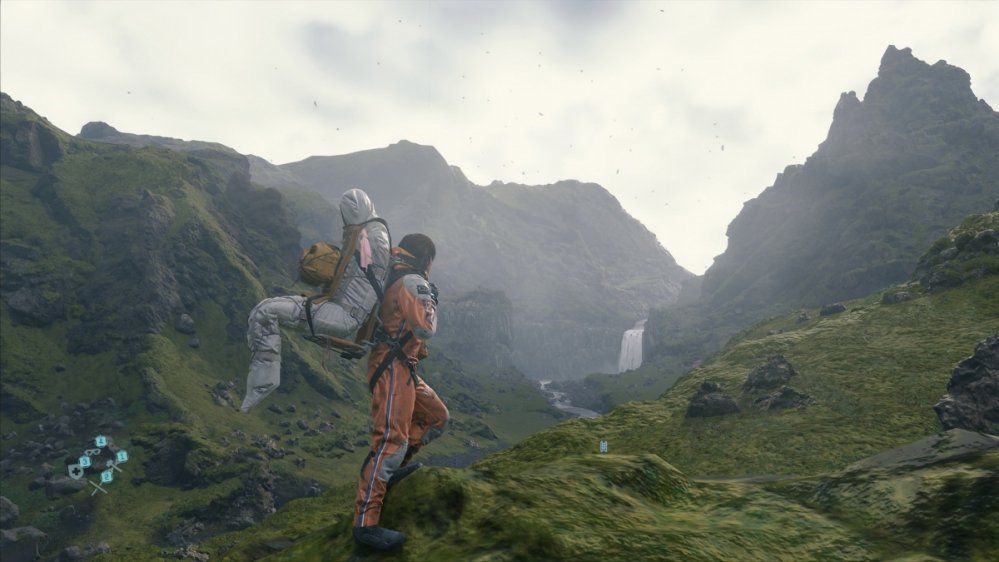The image size is (999, 562).
Task: Pick the cyan marker numbered 1
Action: (122, 456)
